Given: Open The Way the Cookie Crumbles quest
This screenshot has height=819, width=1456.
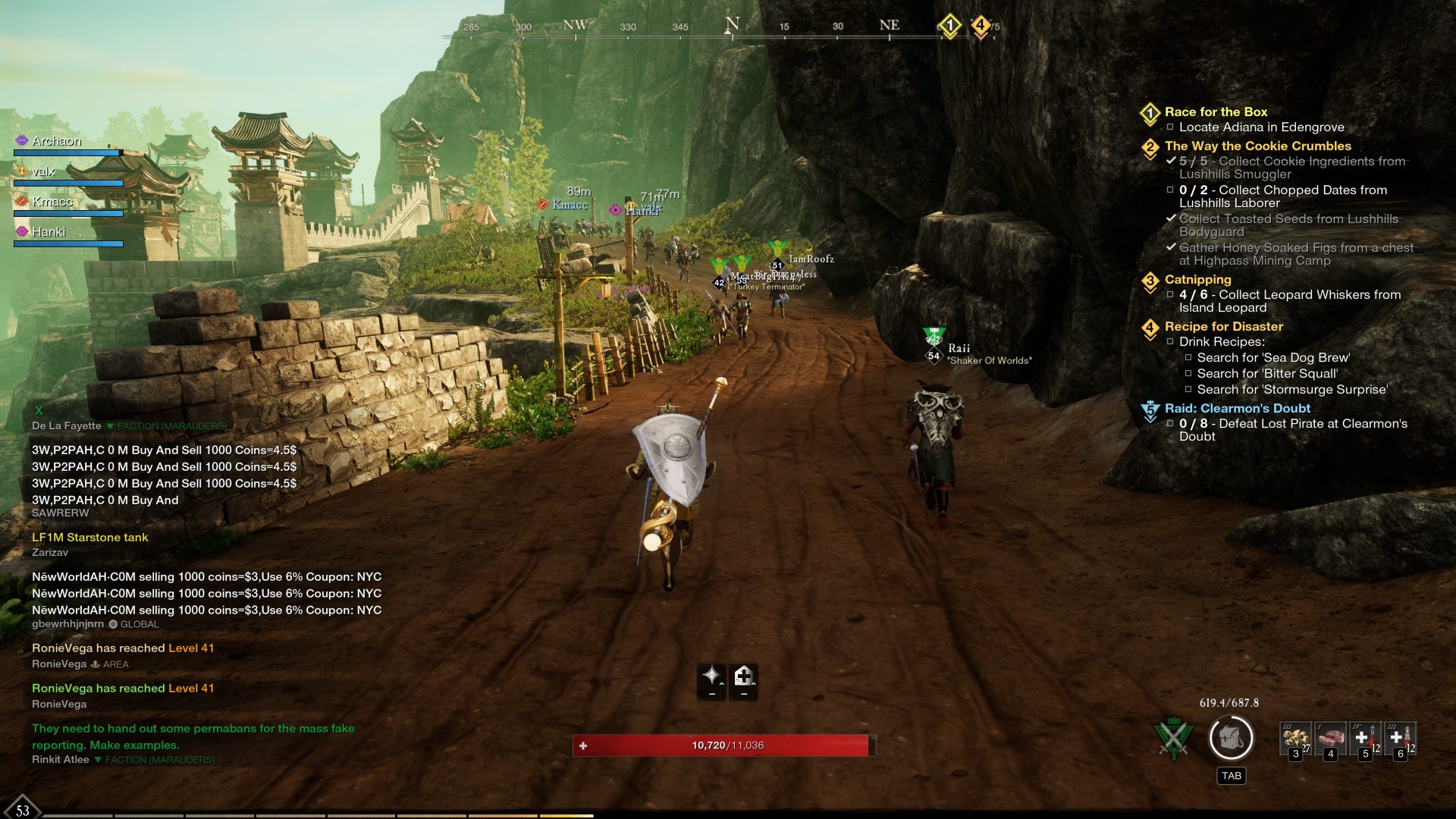Looking at the screenshot, I should point(1257,146).
